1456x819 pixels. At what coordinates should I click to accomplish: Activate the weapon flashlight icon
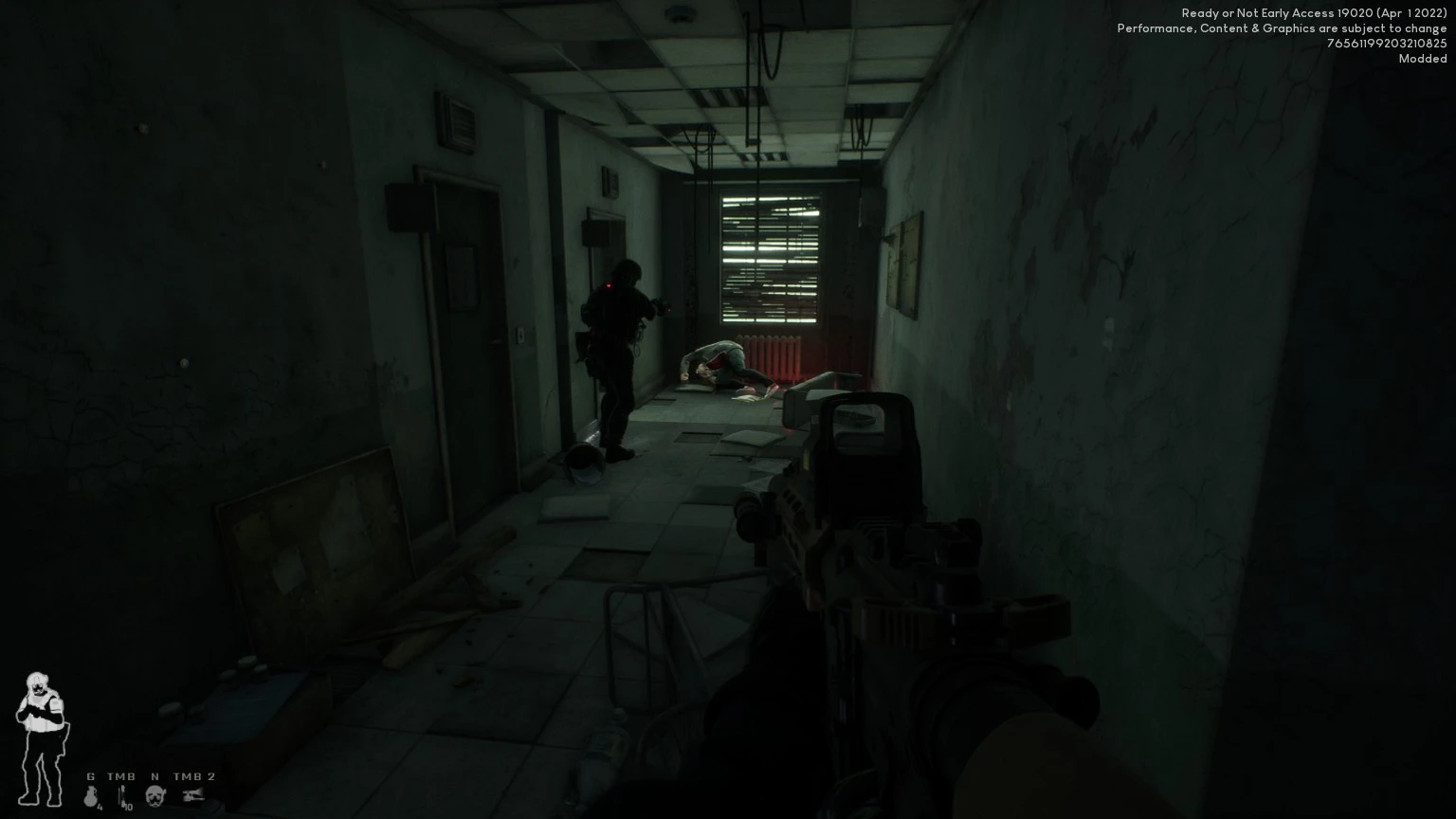(194, 795)
